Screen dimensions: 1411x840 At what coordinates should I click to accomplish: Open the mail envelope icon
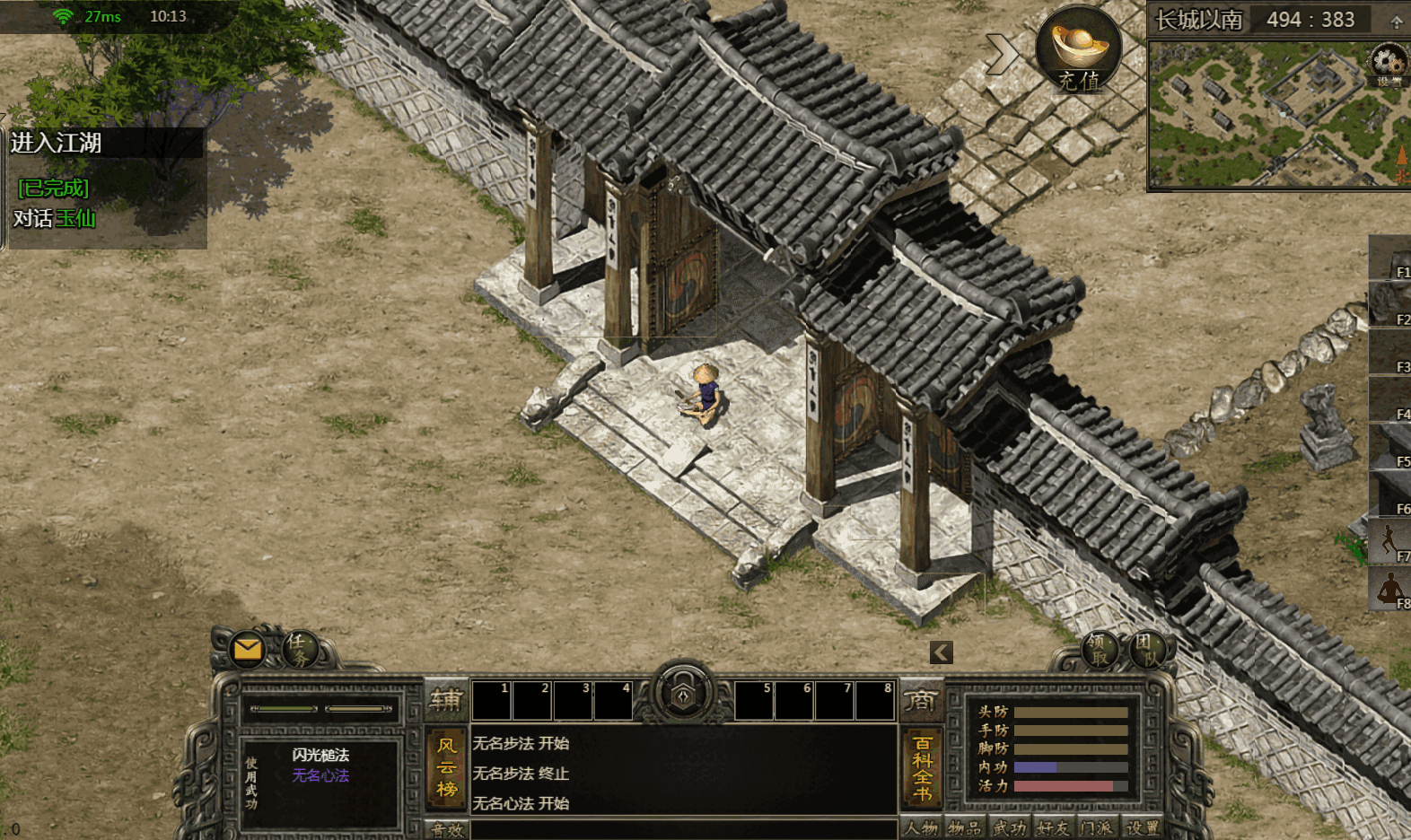247,649
